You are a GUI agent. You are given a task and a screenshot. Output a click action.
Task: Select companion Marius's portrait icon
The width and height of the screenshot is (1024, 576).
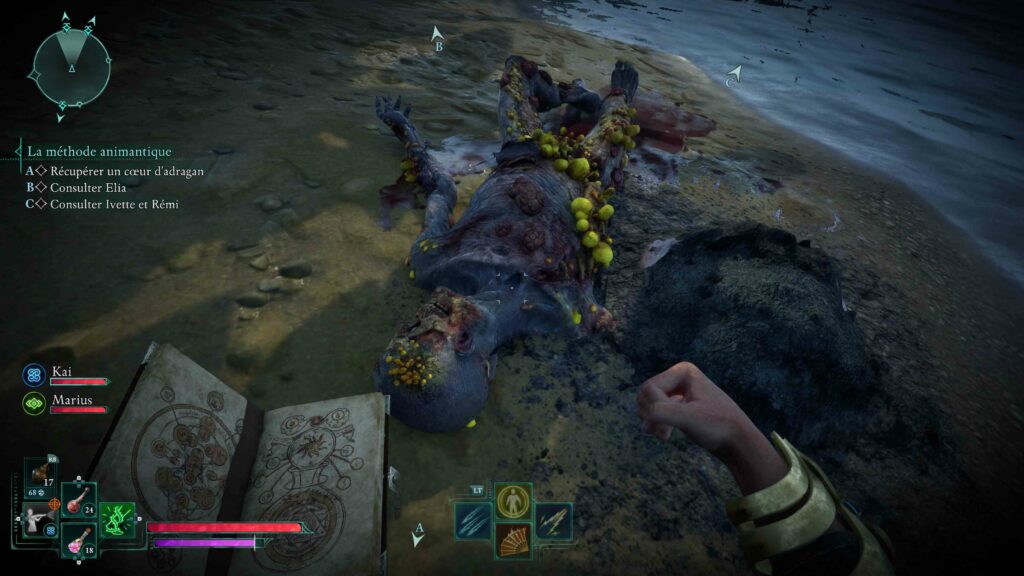[x=33, y=402]
